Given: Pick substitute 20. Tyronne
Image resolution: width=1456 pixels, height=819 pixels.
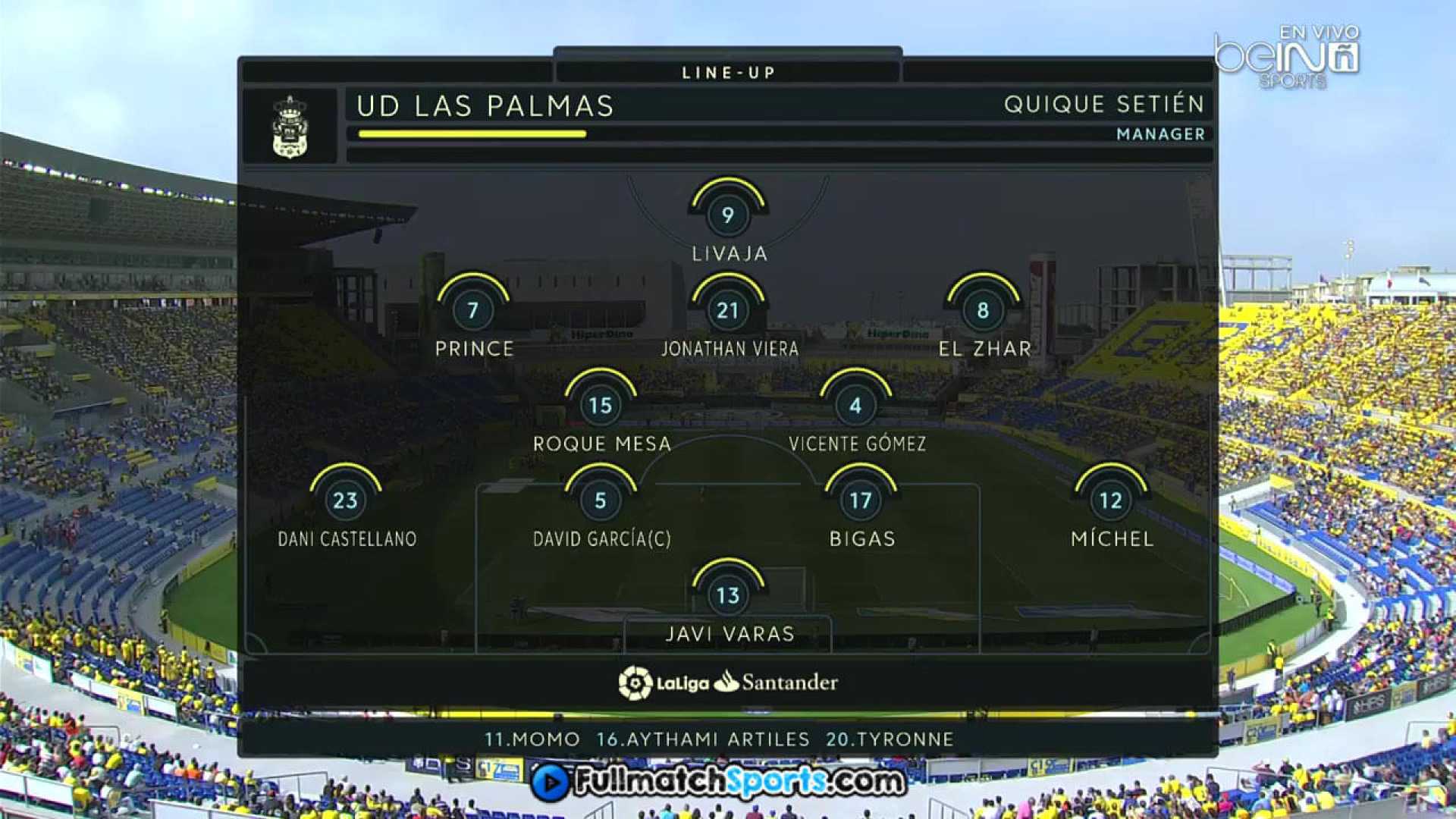Looking at the screenshot, I should click(x=889, y=739).
